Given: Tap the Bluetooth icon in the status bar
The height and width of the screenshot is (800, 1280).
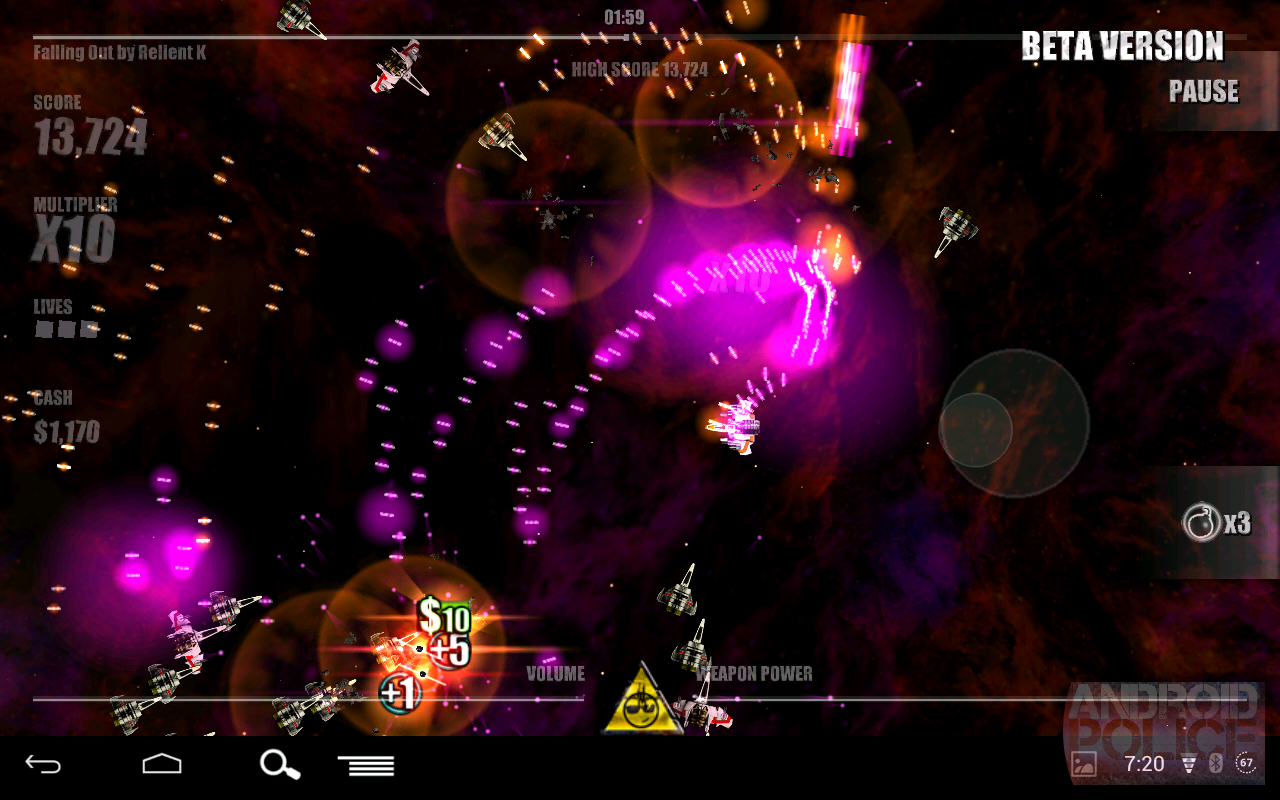Looking at the screenshot, I should coord(1218,763).
